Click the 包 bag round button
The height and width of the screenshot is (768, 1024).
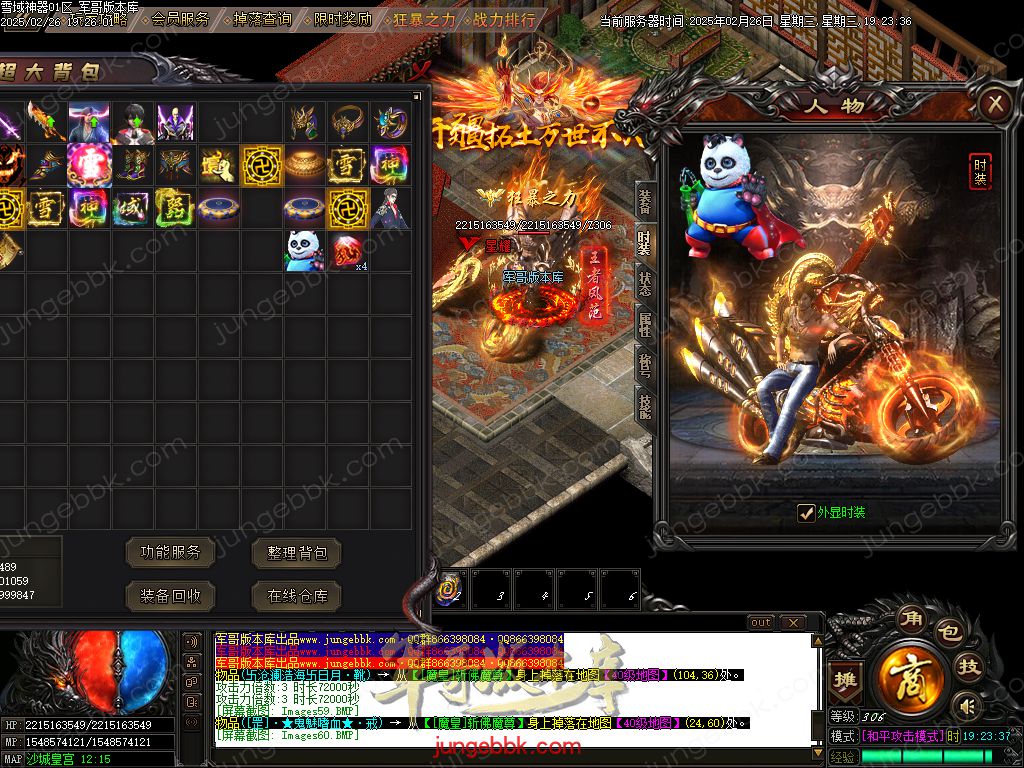click(949, 634)
